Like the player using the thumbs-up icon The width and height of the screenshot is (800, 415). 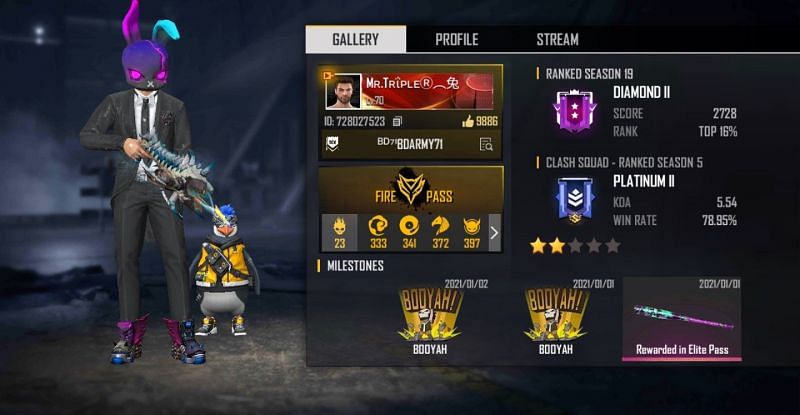point(467,121)
